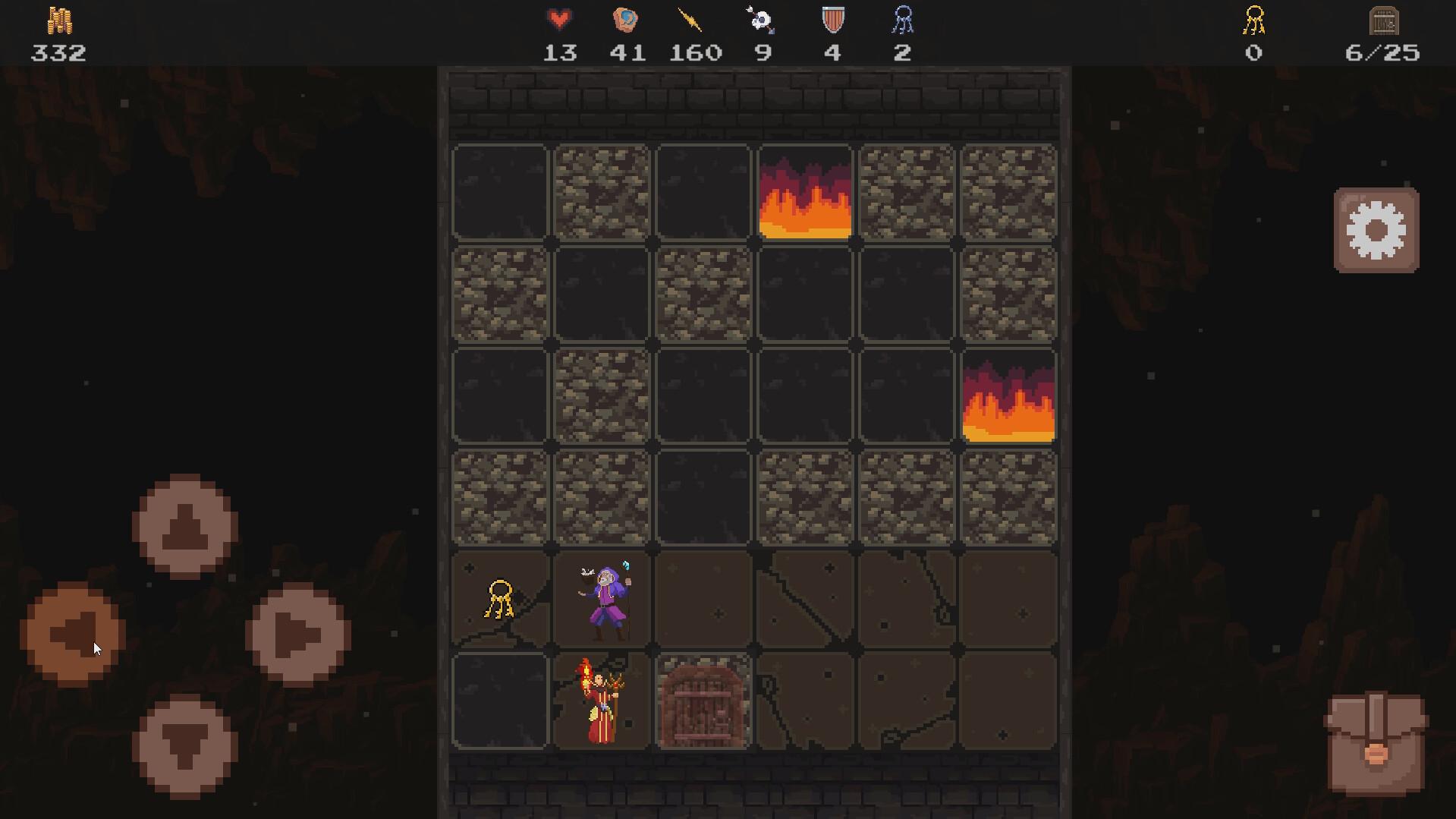Click the burning fire tile in top row

click(x=804, y=192)
